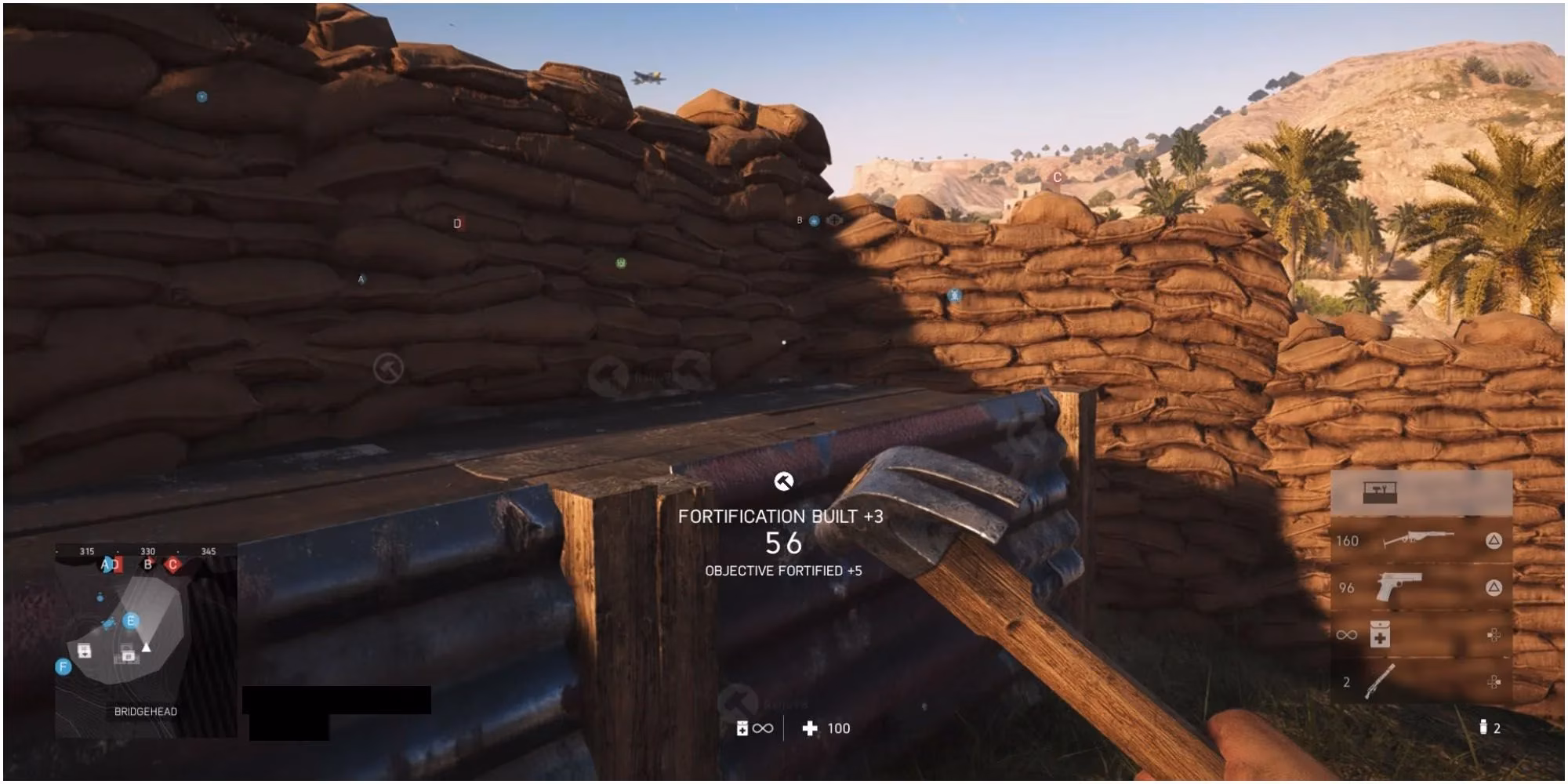Click the BRIDGEHEAD label under the minimap
The height and width of the screenshot is (784, 1568).
(x=146, y=712)
